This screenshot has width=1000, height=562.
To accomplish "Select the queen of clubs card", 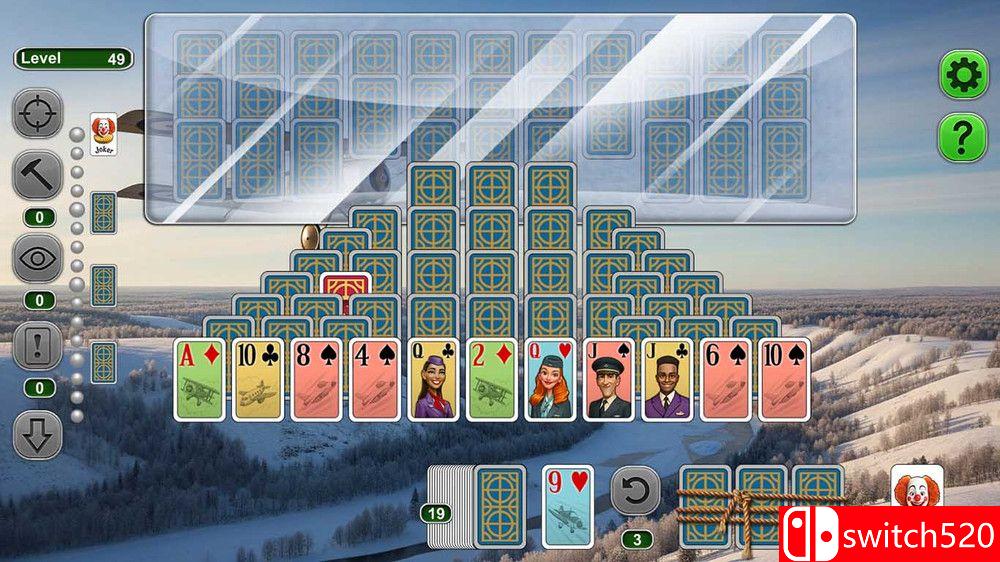I will [434, 379].
